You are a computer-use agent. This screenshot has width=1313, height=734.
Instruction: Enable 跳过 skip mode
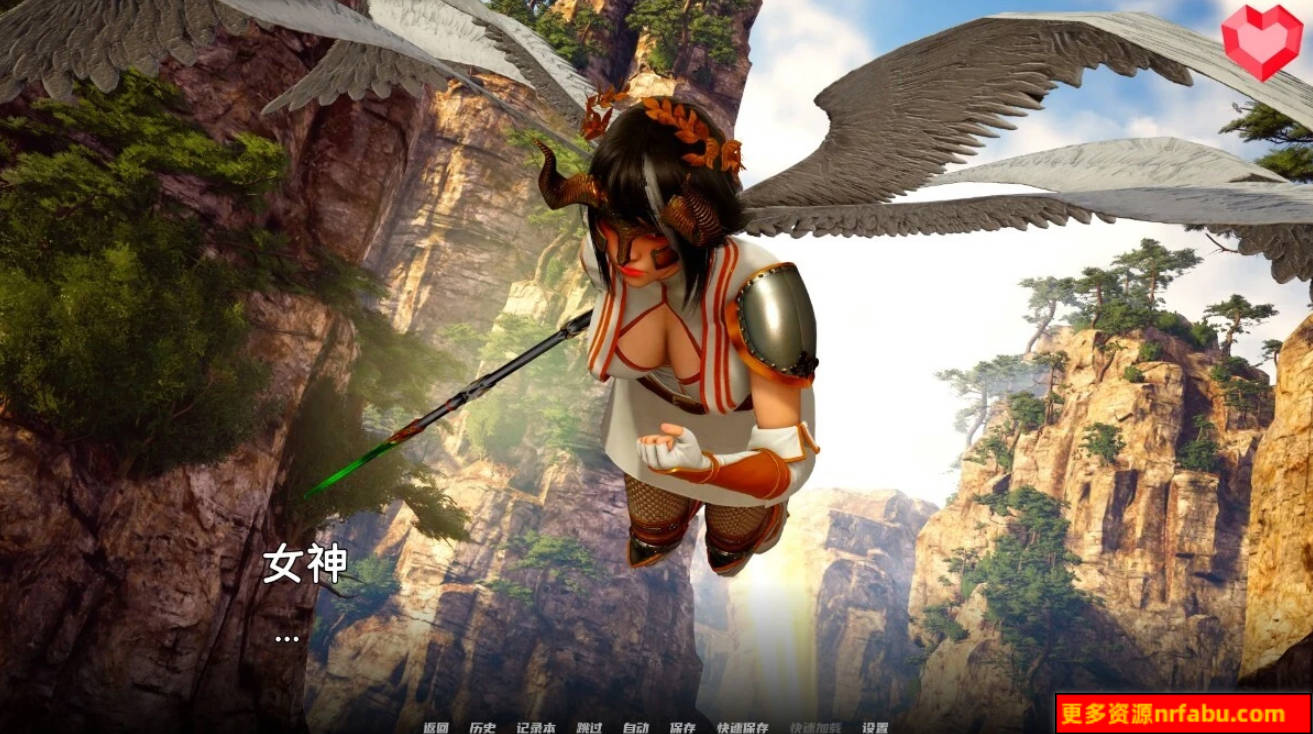coord(588,727)
